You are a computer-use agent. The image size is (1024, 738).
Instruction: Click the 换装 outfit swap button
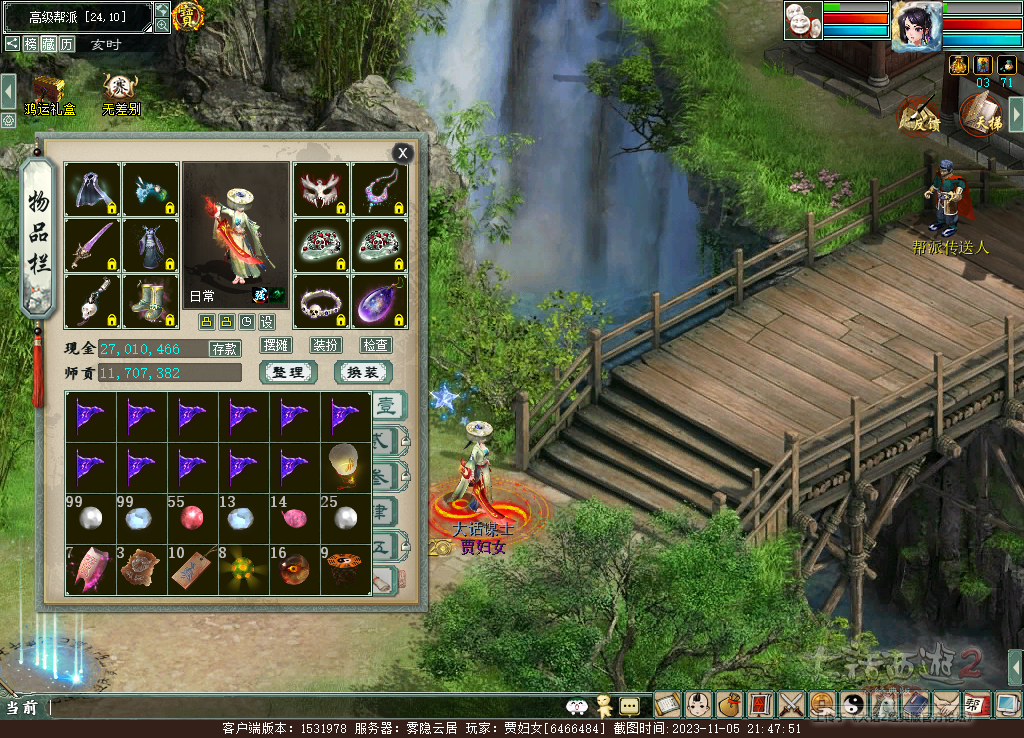point(362,373)
